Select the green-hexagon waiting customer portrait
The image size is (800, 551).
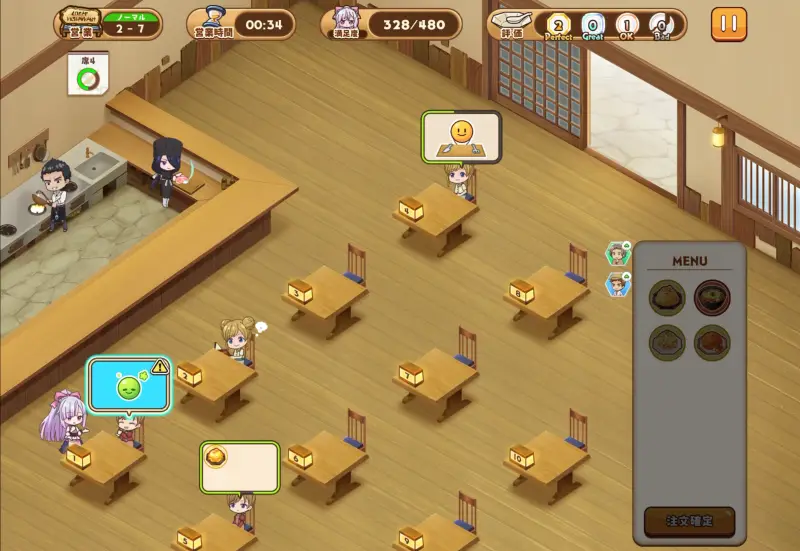point(618,254)
